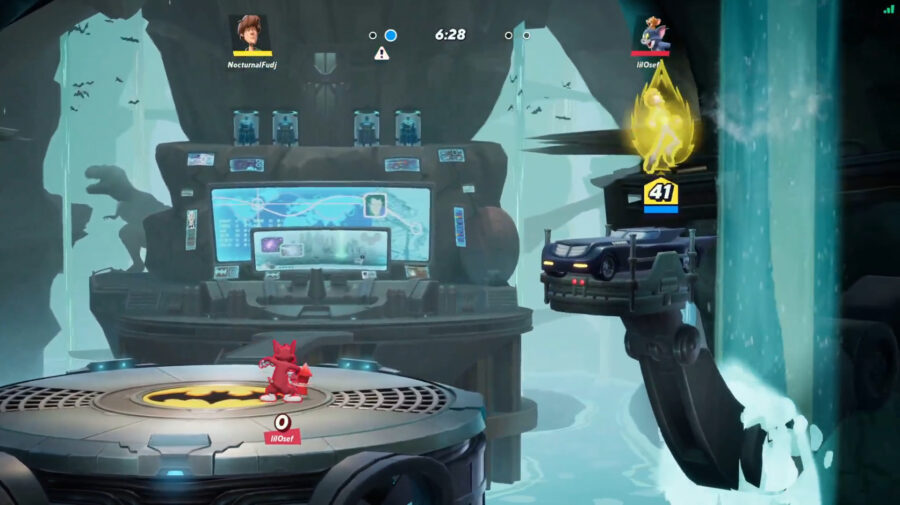The image size is (900, 505).
Task: Click NocturnalFudj's player portrait
Action: (251, 33)
